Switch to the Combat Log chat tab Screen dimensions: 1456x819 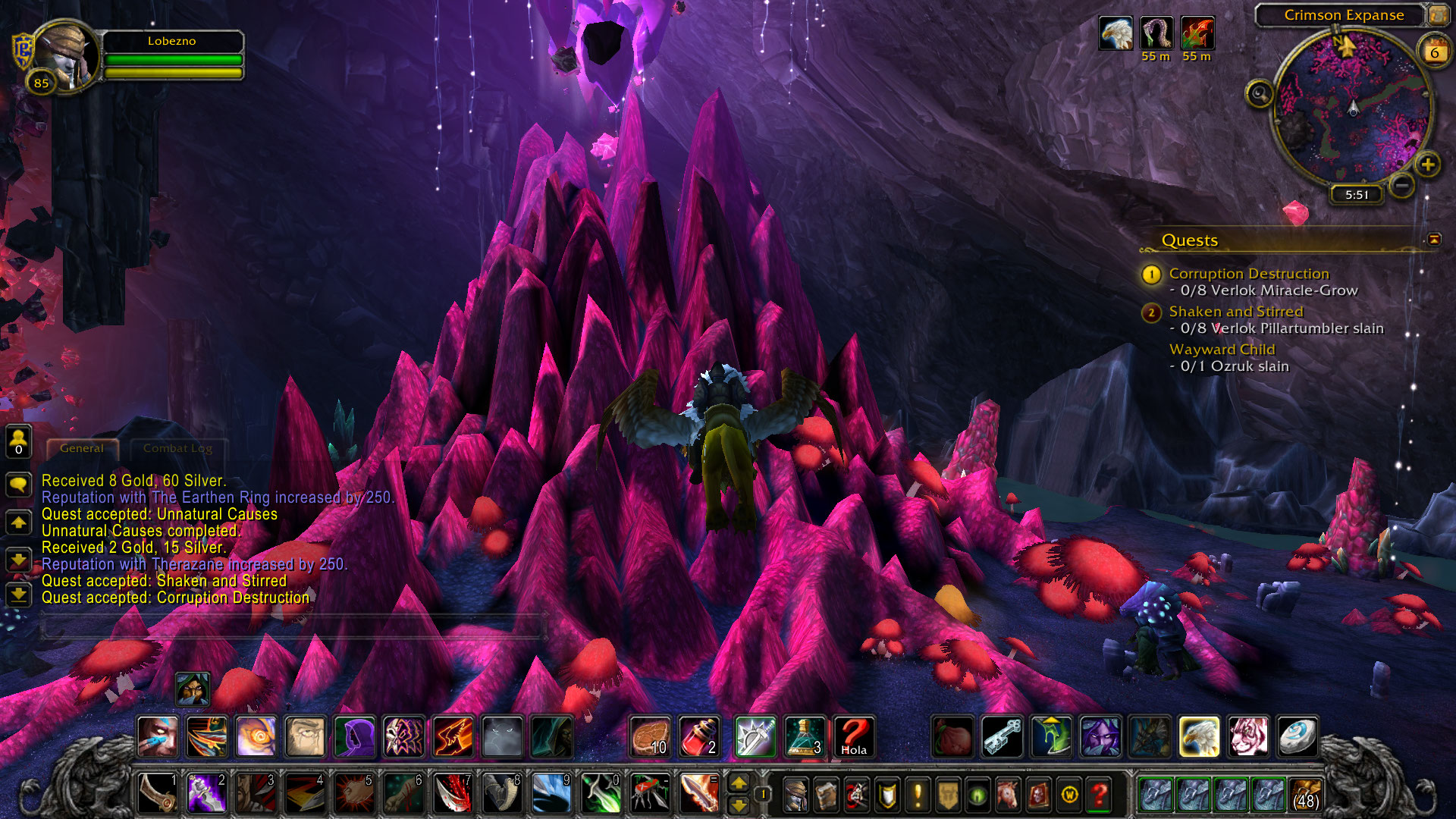[177, 448]
